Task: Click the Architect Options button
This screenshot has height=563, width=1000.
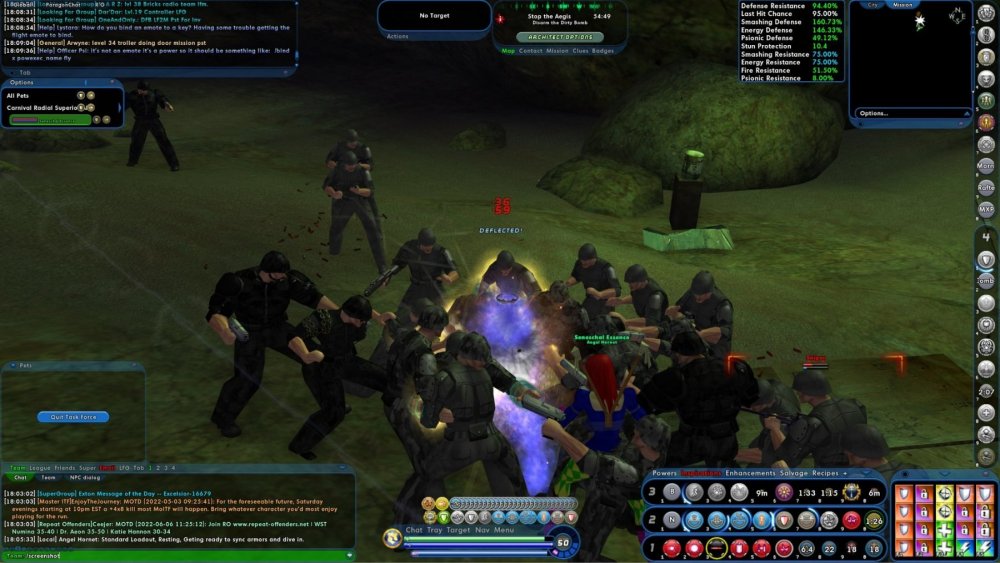Action: point(560,36)
